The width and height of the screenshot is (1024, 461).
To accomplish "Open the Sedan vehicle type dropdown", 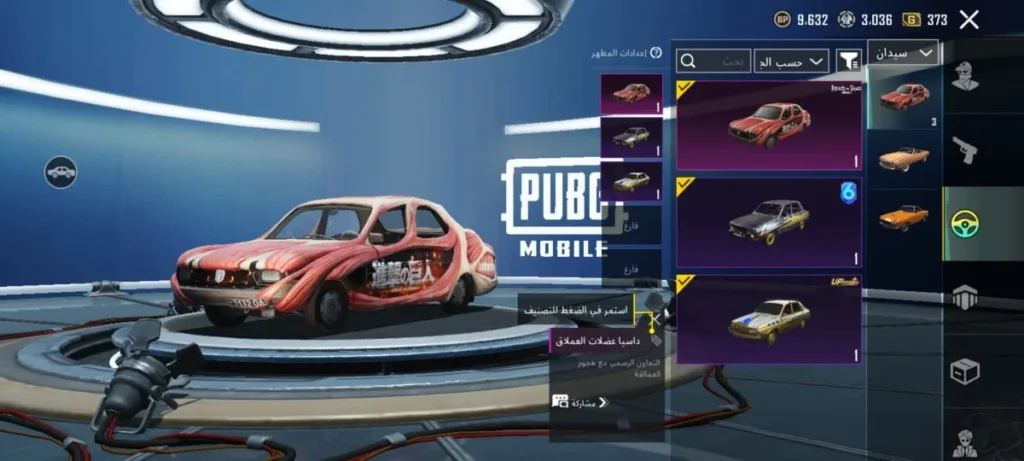I will (x=903, y=52).
